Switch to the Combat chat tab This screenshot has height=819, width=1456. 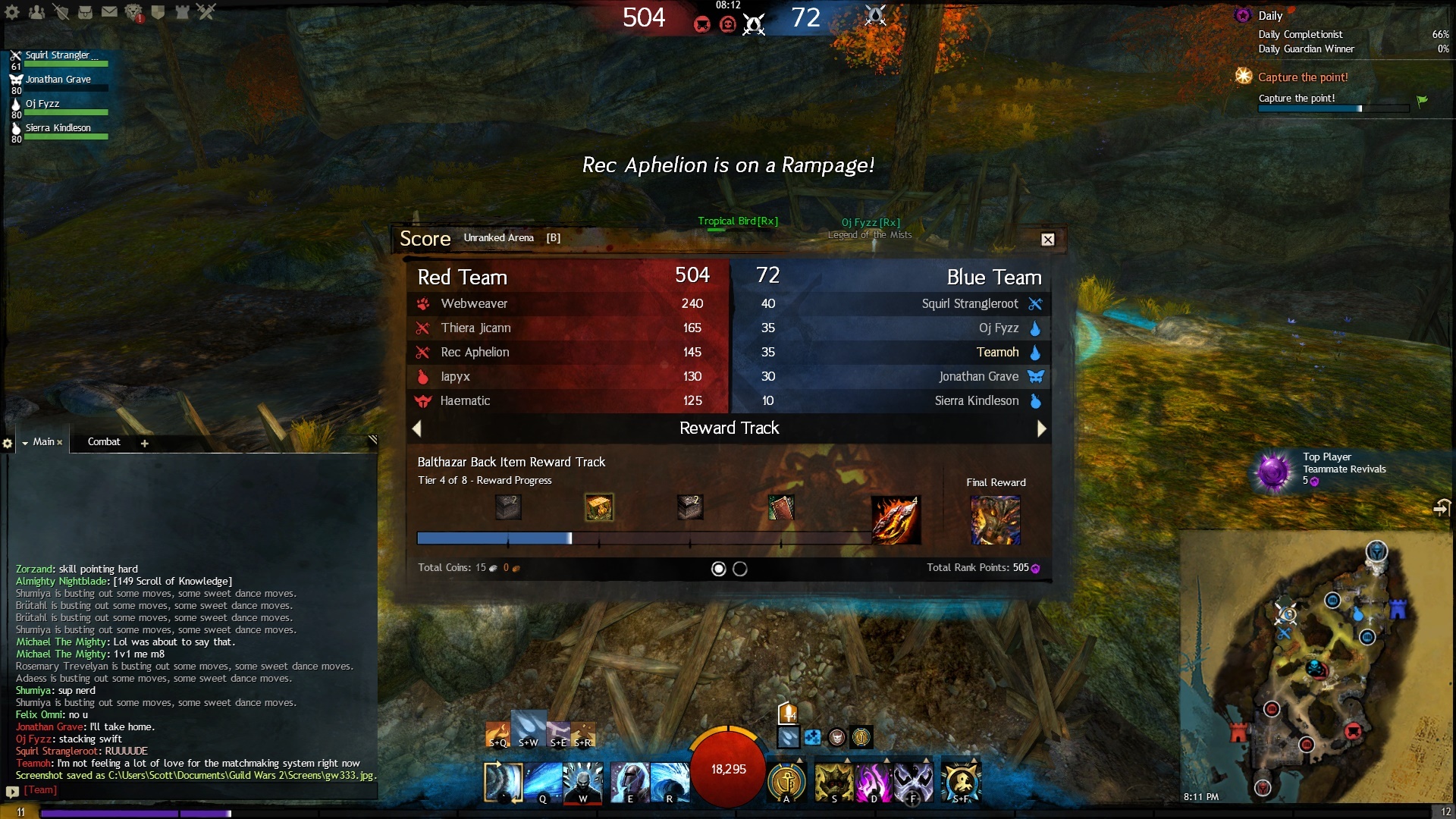point(104,442)
